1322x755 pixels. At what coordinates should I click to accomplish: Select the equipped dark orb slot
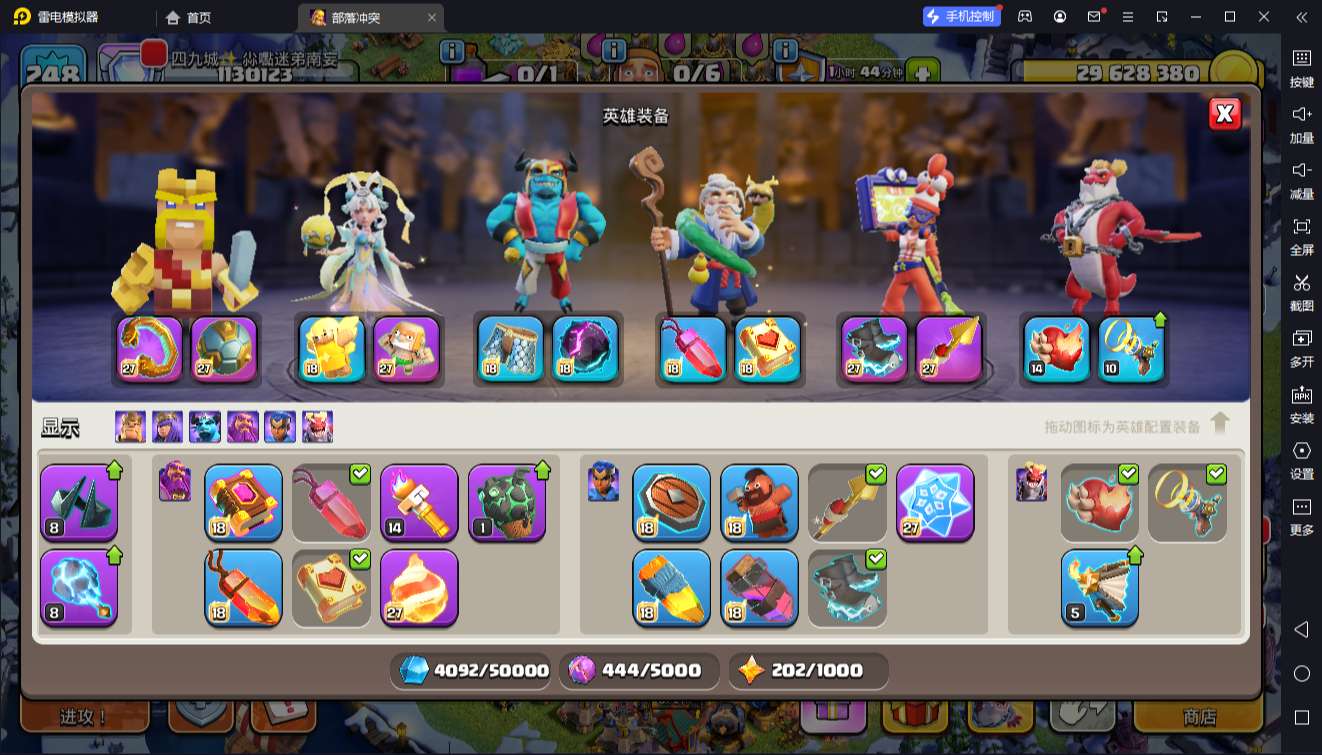click(x=585, y=349)
